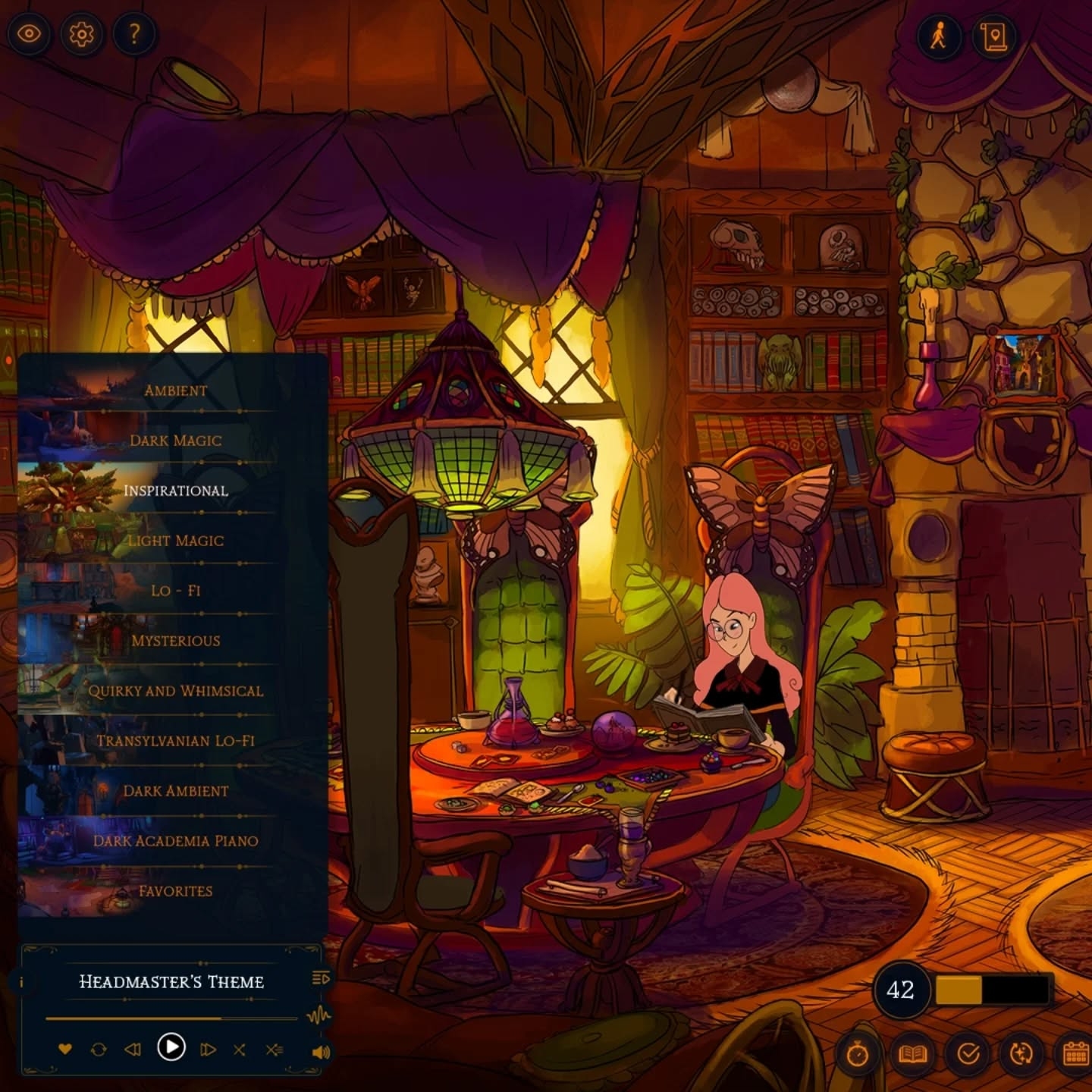Open the checkmark task list
The width and height of the screenshot is (1092, 1092).
[x=968, y=1054]
